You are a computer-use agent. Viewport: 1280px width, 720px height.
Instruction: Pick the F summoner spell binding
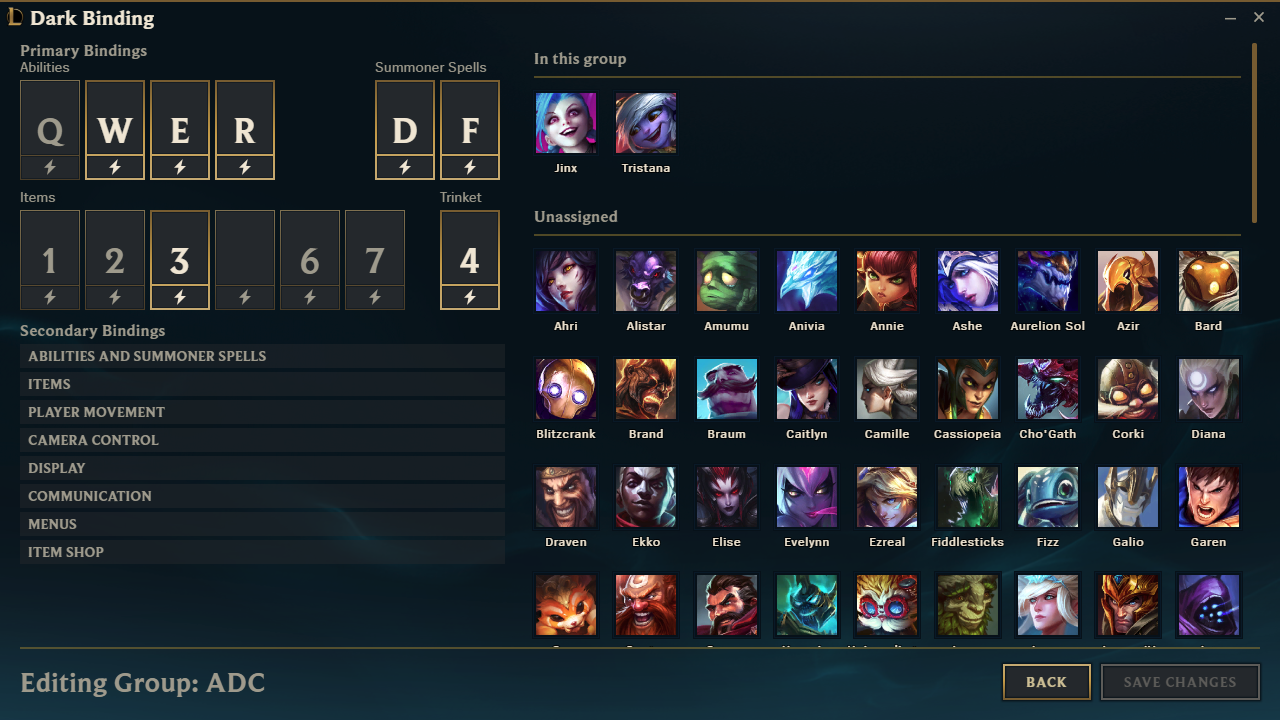470,130
